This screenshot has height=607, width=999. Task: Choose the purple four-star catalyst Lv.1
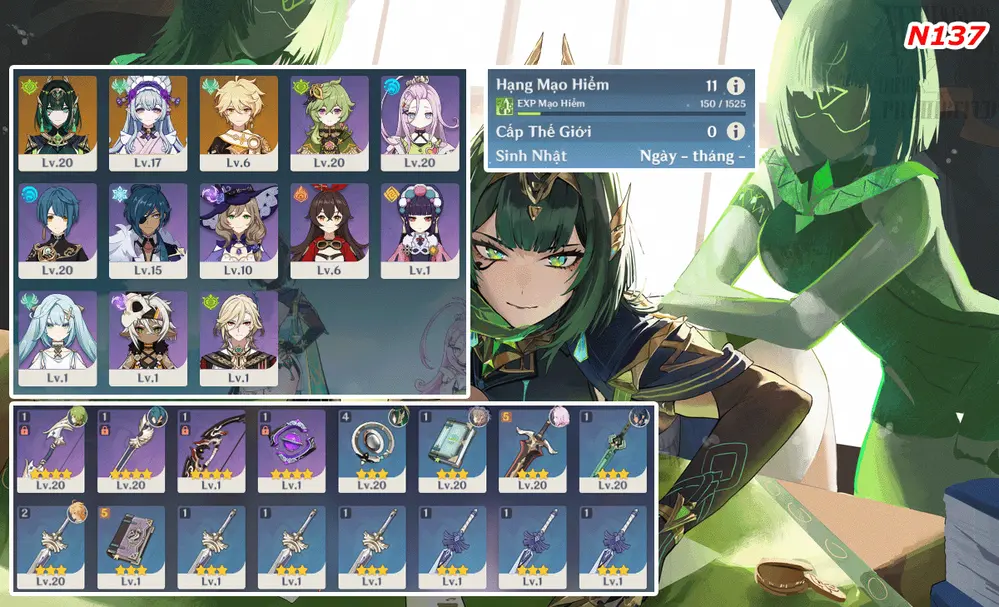tap(296, 450)
